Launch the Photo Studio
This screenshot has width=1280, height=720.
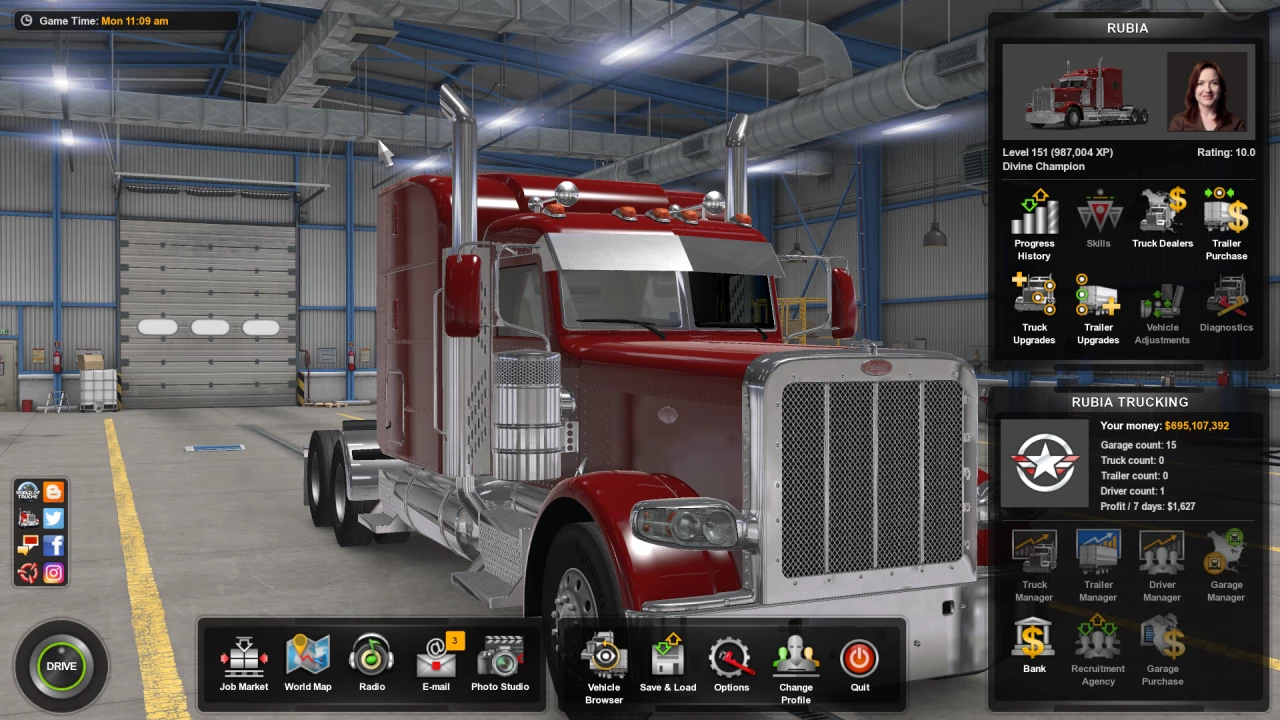[x=500, y=664]
